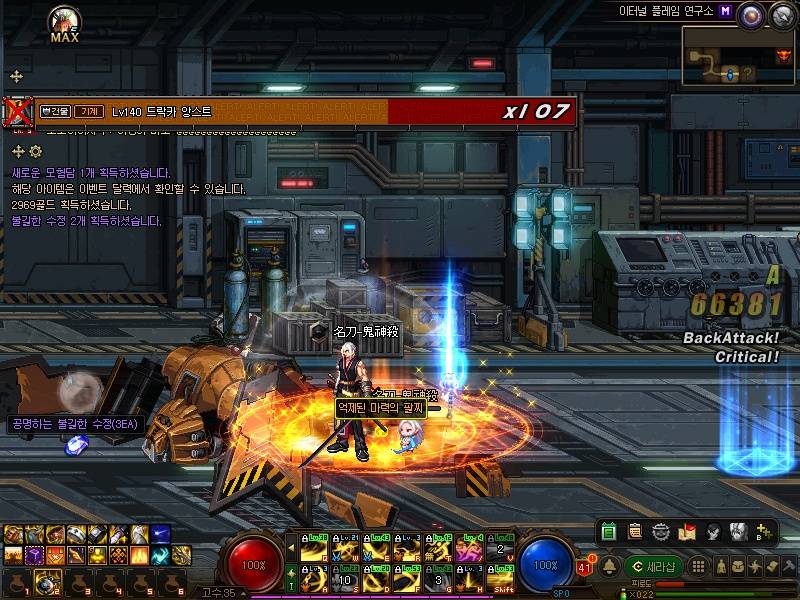This screenshot has width=800, height=600.
Task: Click the purple M difficulty badge
Action: point(724,11)
